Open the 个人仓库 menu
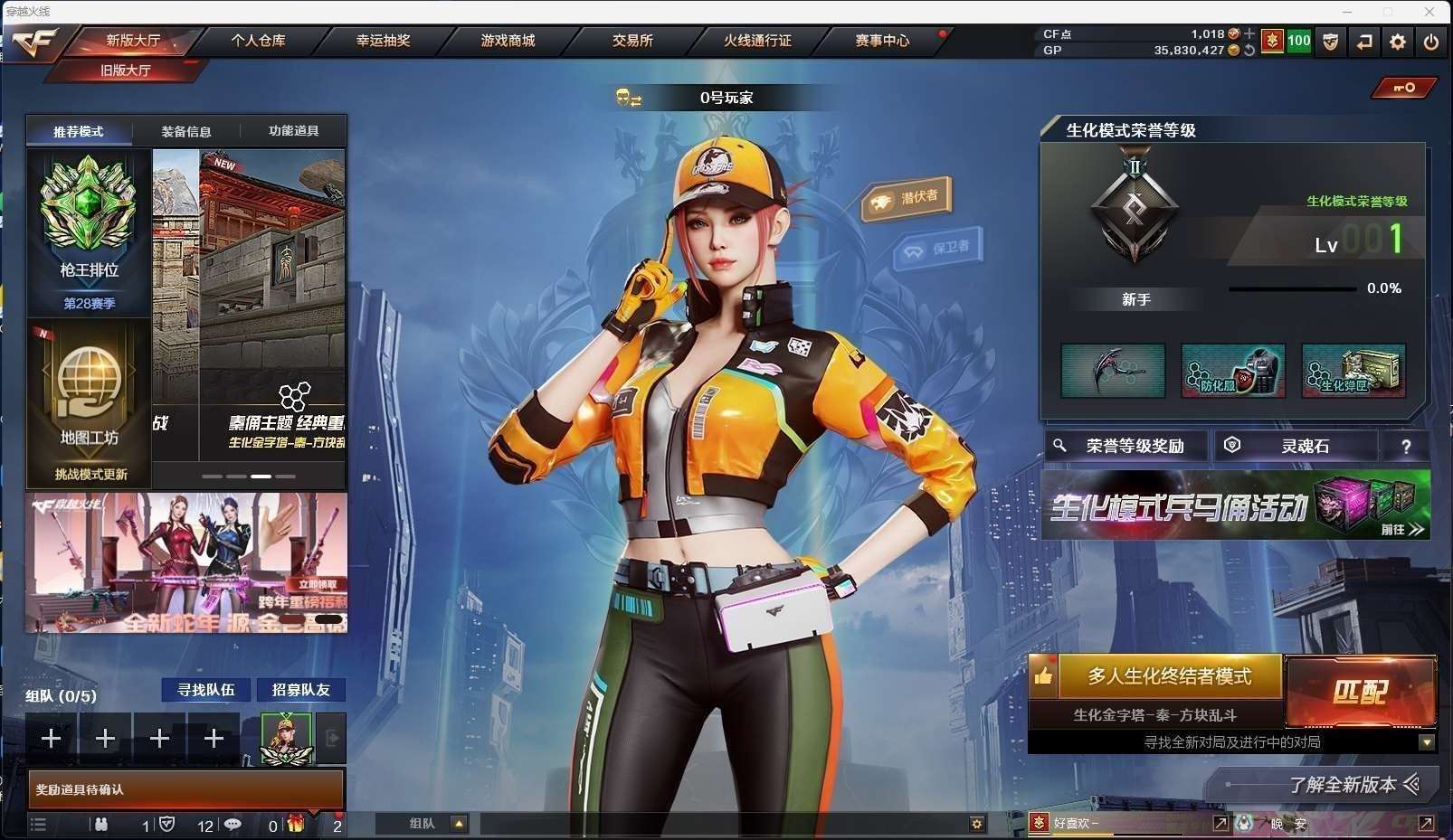The width and height of the screenshot is (1453, 840). 258,41
